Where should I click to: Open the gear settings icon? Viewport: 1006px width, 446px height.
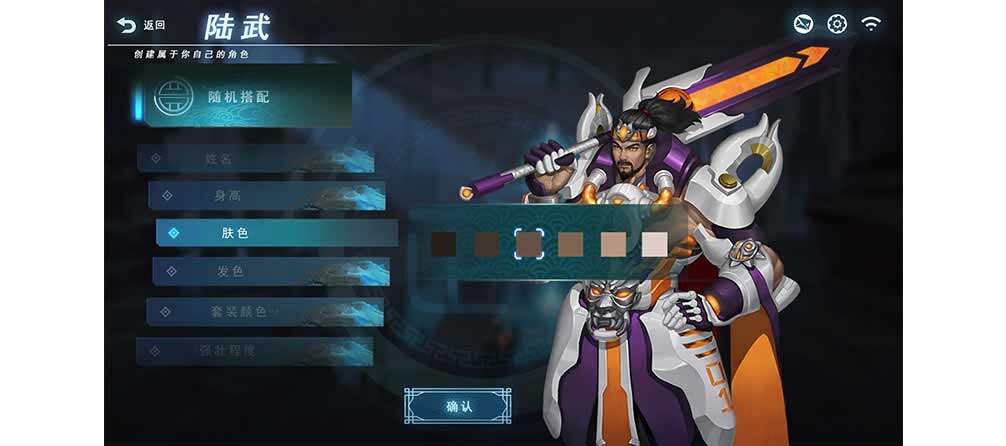pyautogui.click(x=837, y=24)
